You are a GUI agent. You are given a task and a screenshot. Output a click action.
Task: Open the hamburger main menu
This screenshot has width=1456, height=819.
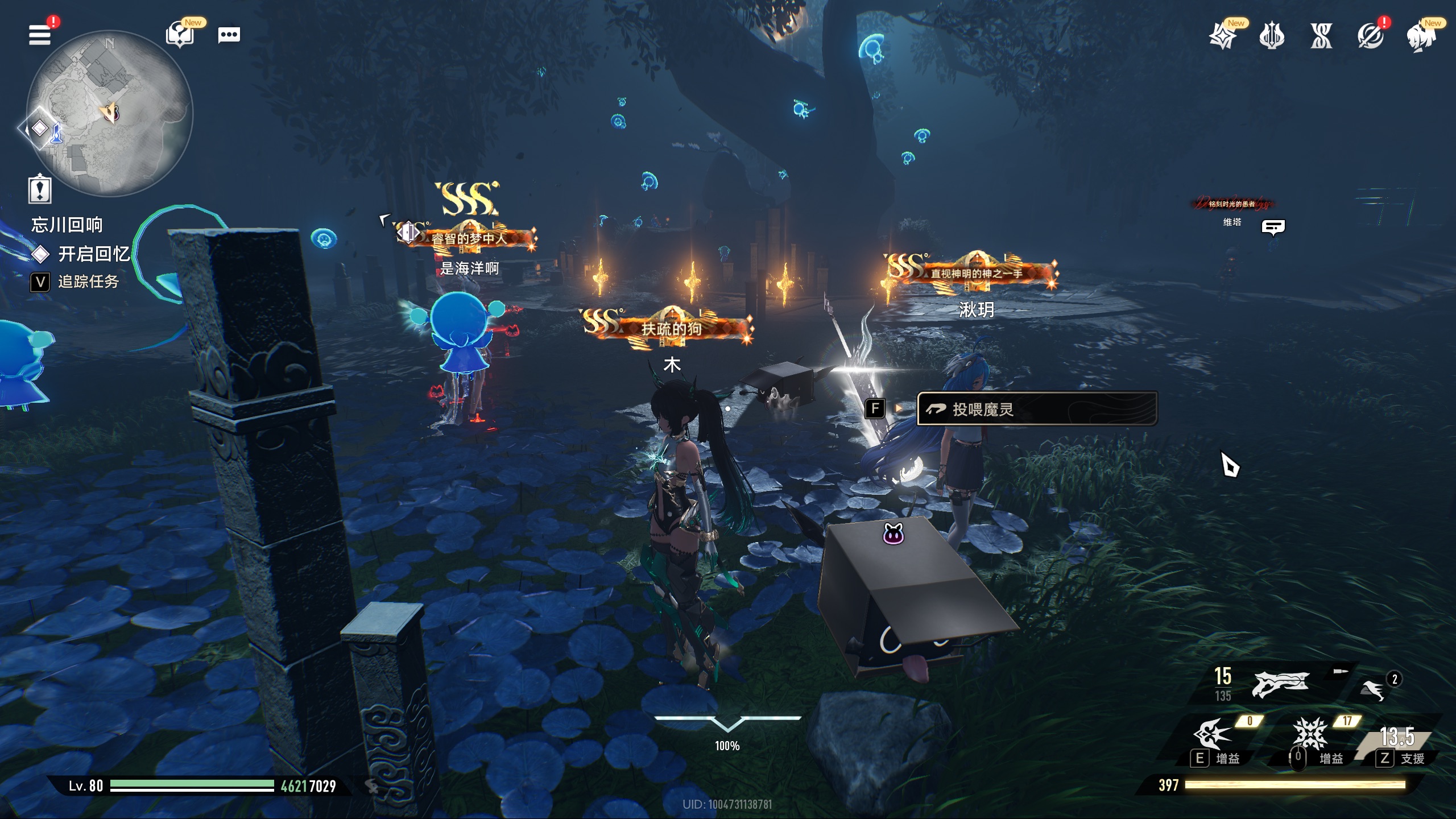click(x=40, y=35)
